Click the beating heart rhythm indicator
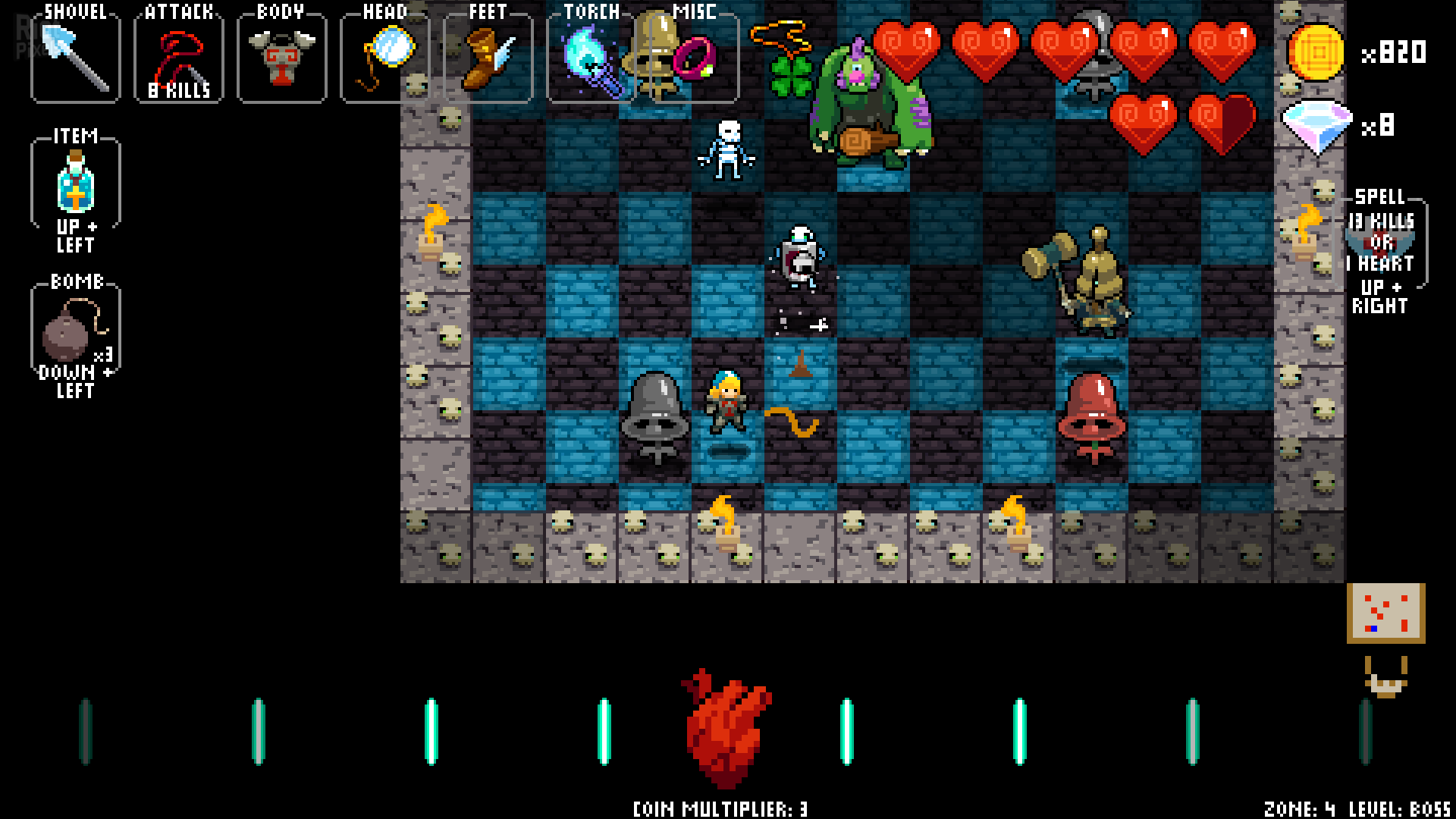This screenshot has height=819, width=1456. [726, 730]
